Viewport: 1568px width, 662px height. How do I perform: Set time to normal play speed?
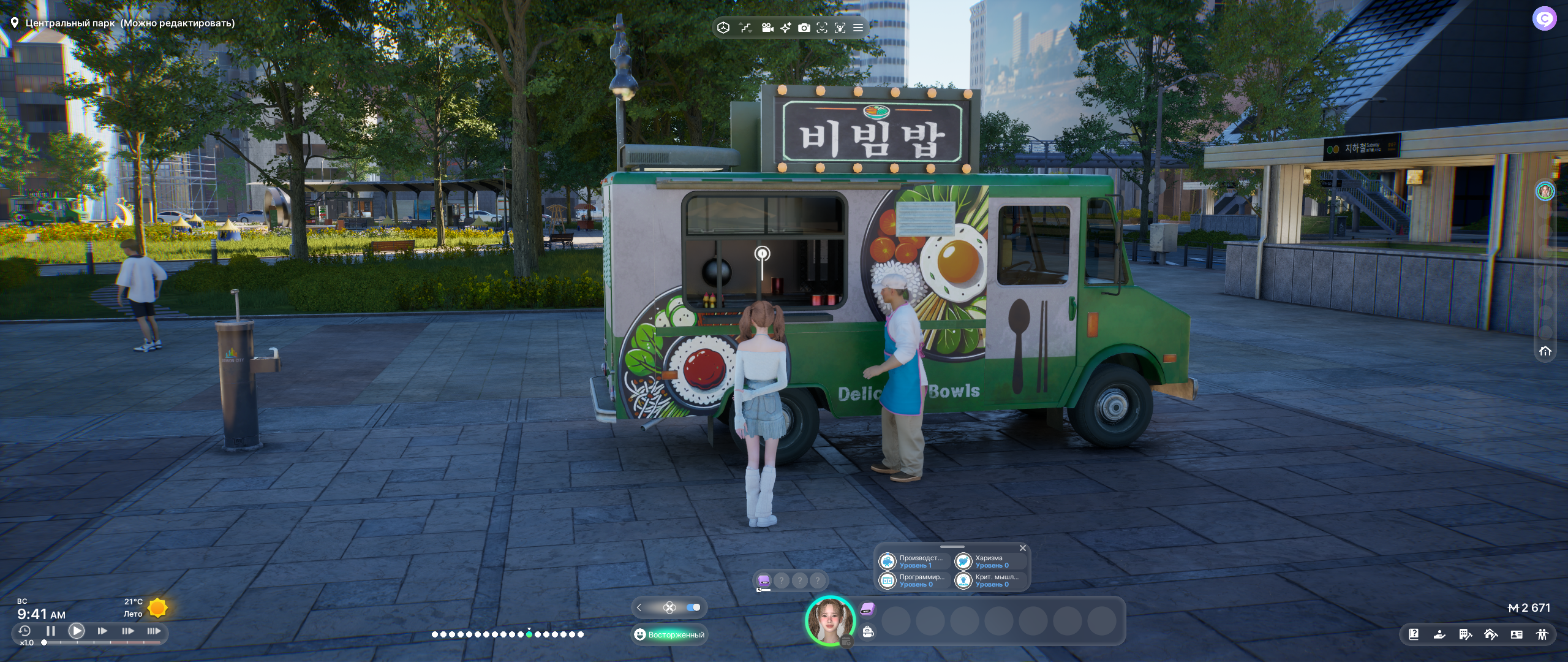click(x=77, y=631)
